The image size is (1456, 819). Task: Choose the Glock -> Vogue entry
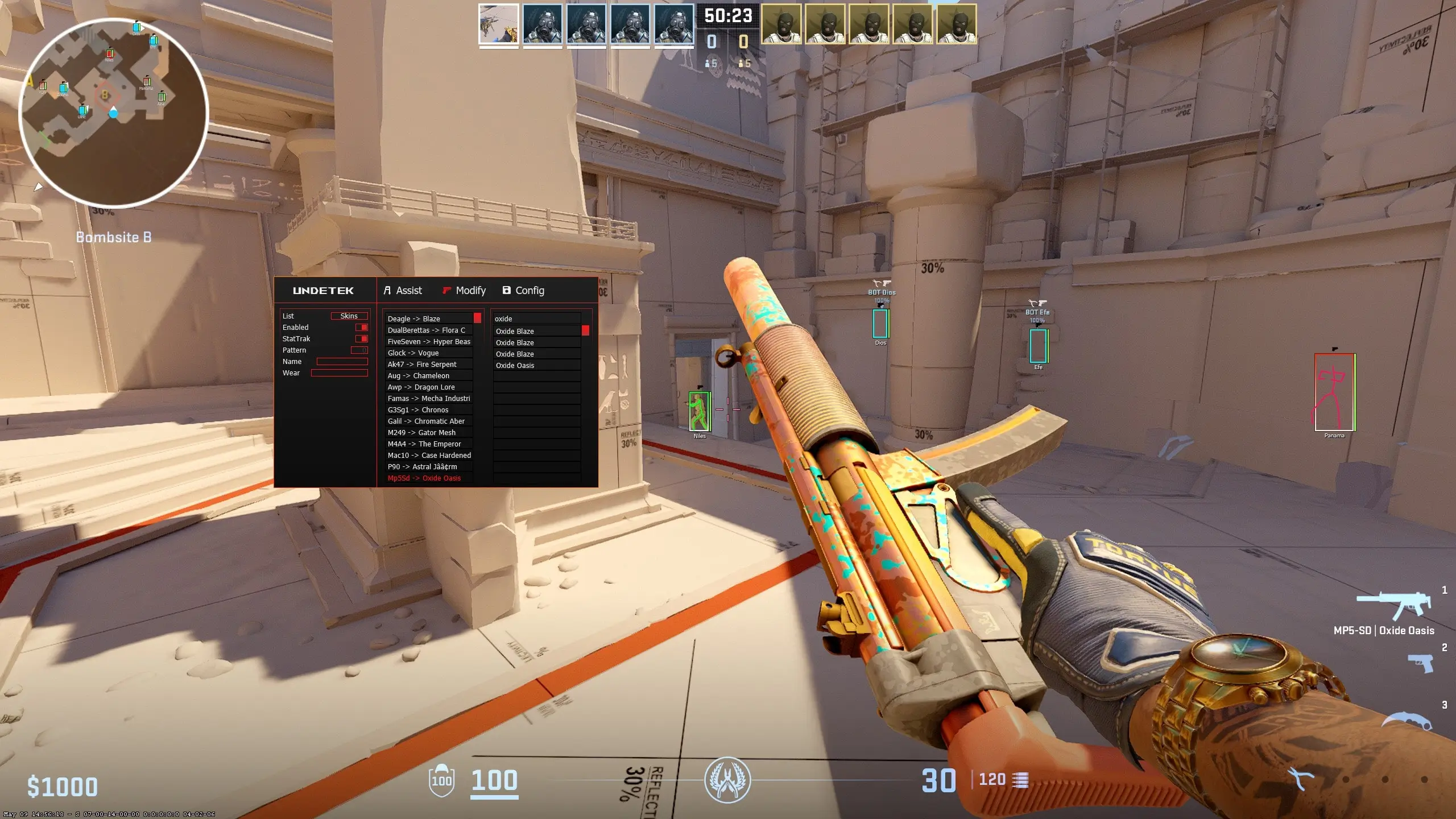point(429,353)
